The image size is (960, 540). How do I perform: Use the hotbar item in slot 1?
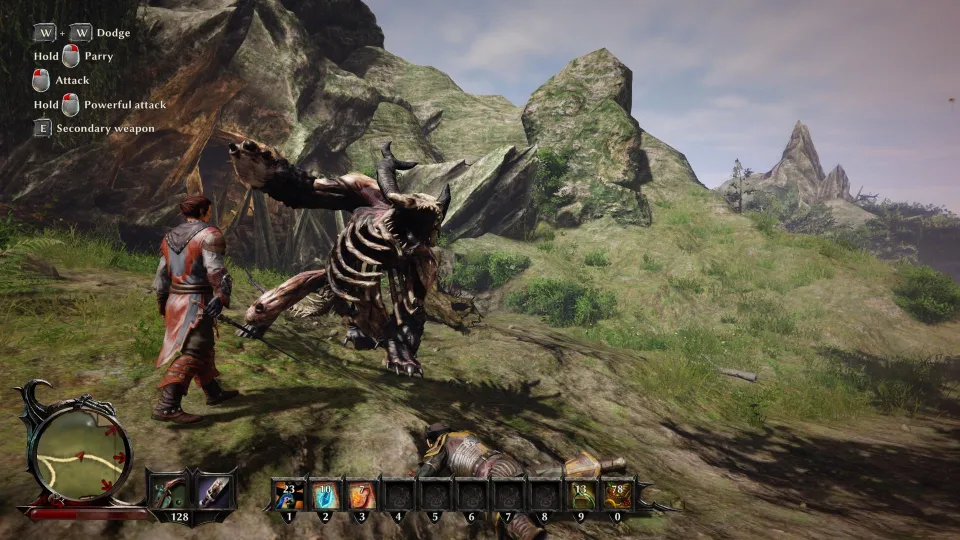[289, 494]
